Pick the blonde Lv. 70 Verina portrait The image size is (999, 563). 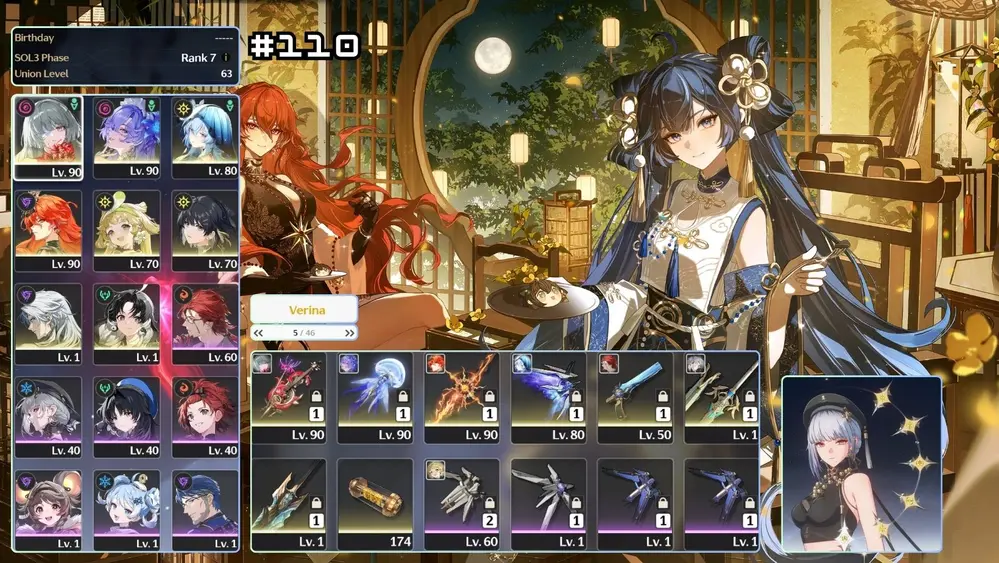[x=127, y=229]
